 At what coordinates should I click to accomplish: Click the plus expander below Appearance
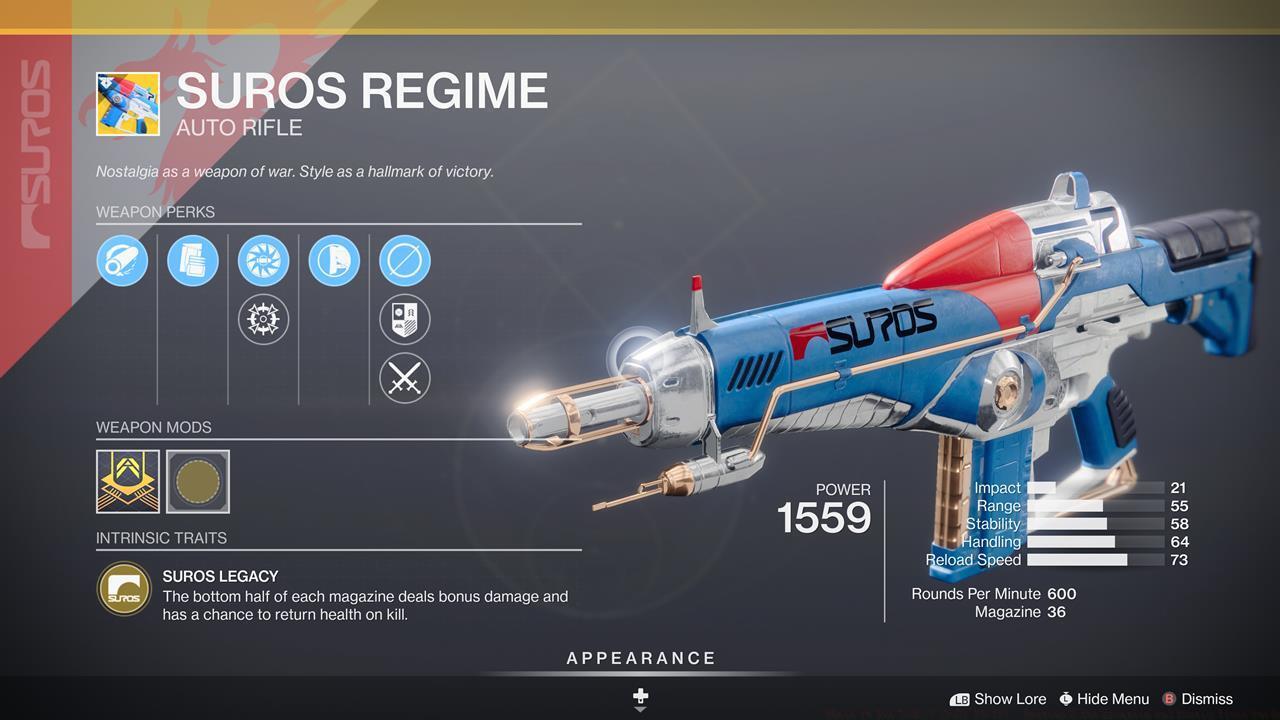pos(639,694)
